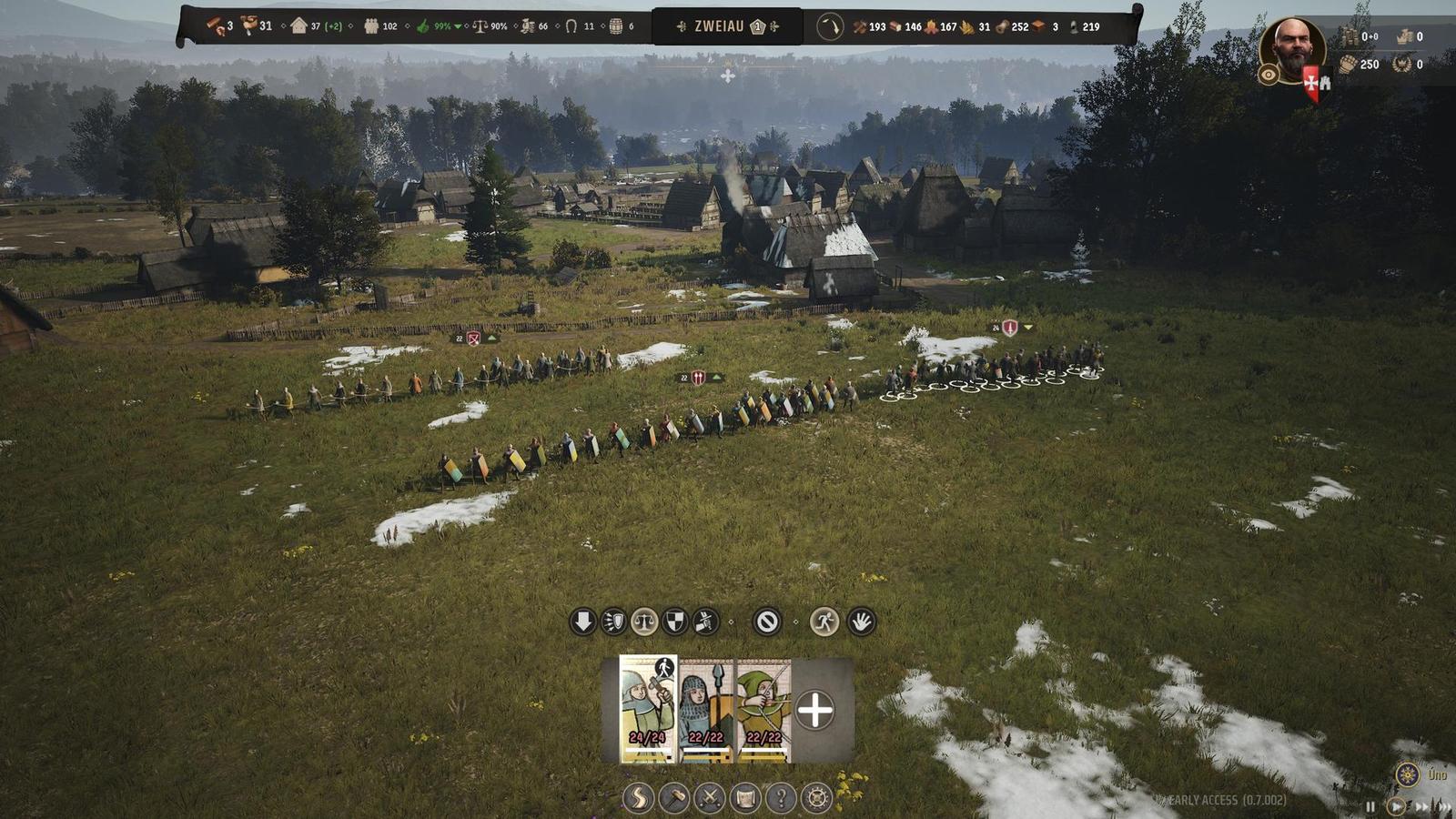Activate the weapon-thrust push forward command
Viewport: 1456px width, 819px height.
click(x=705, y=622)
